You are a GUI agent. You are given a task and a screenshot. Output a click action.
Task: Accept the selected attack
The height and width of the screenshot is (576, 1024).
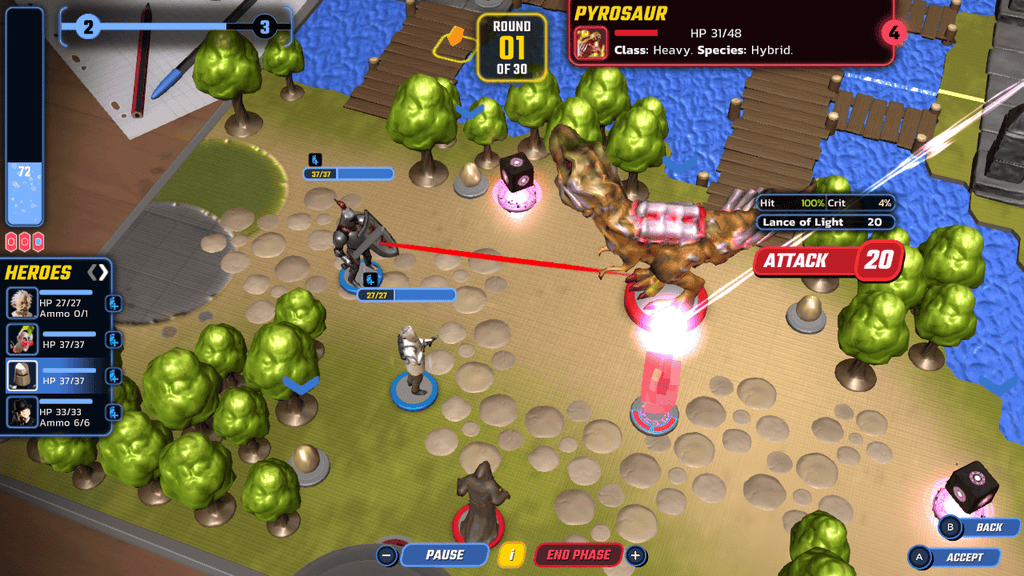[964, 557]
